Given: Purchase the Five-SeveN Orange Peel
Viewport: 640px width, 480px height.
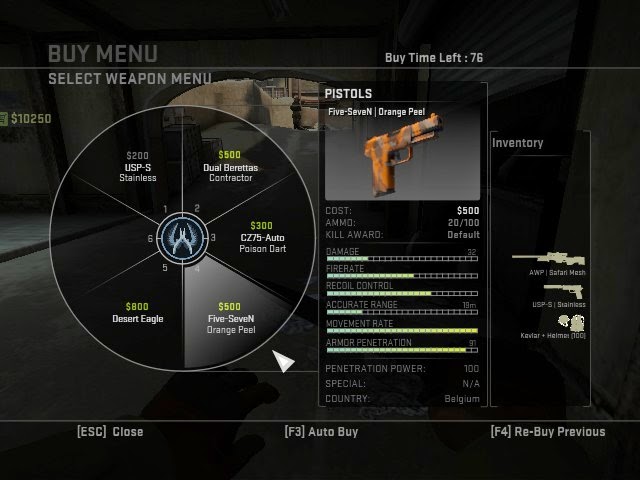Looking at the screenshot, I should click(x=232, y=318).
